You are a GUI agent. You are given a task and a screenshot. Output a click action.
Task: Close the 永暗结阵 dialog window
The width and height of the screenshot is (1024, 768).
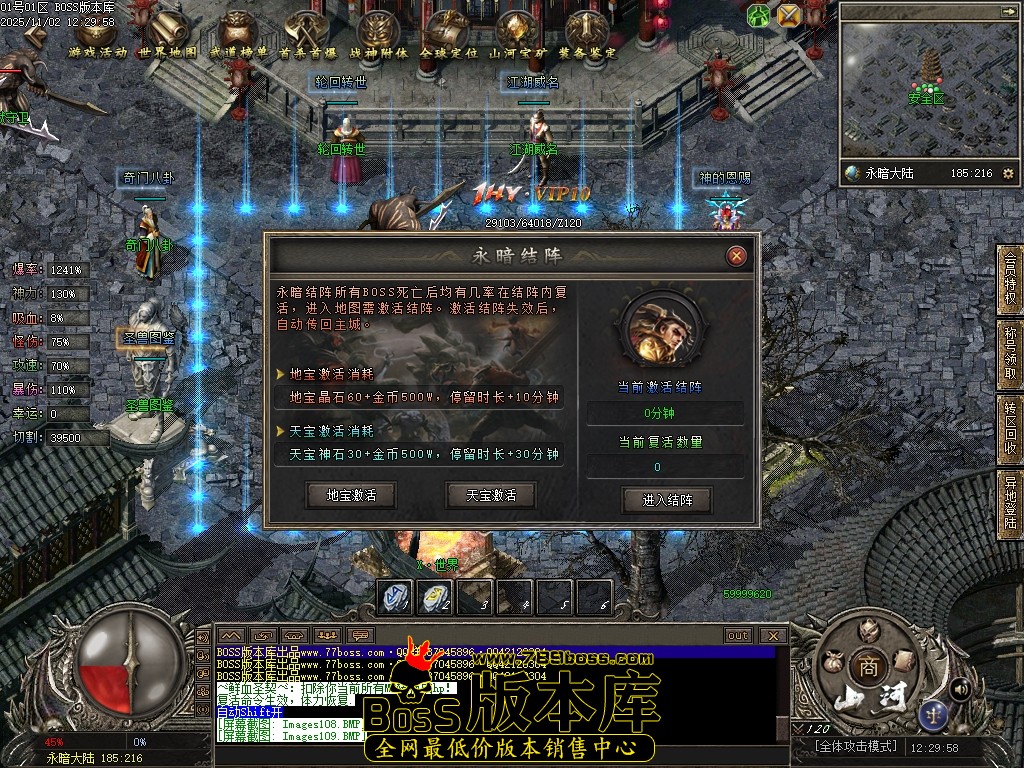(x=737, y=256)
